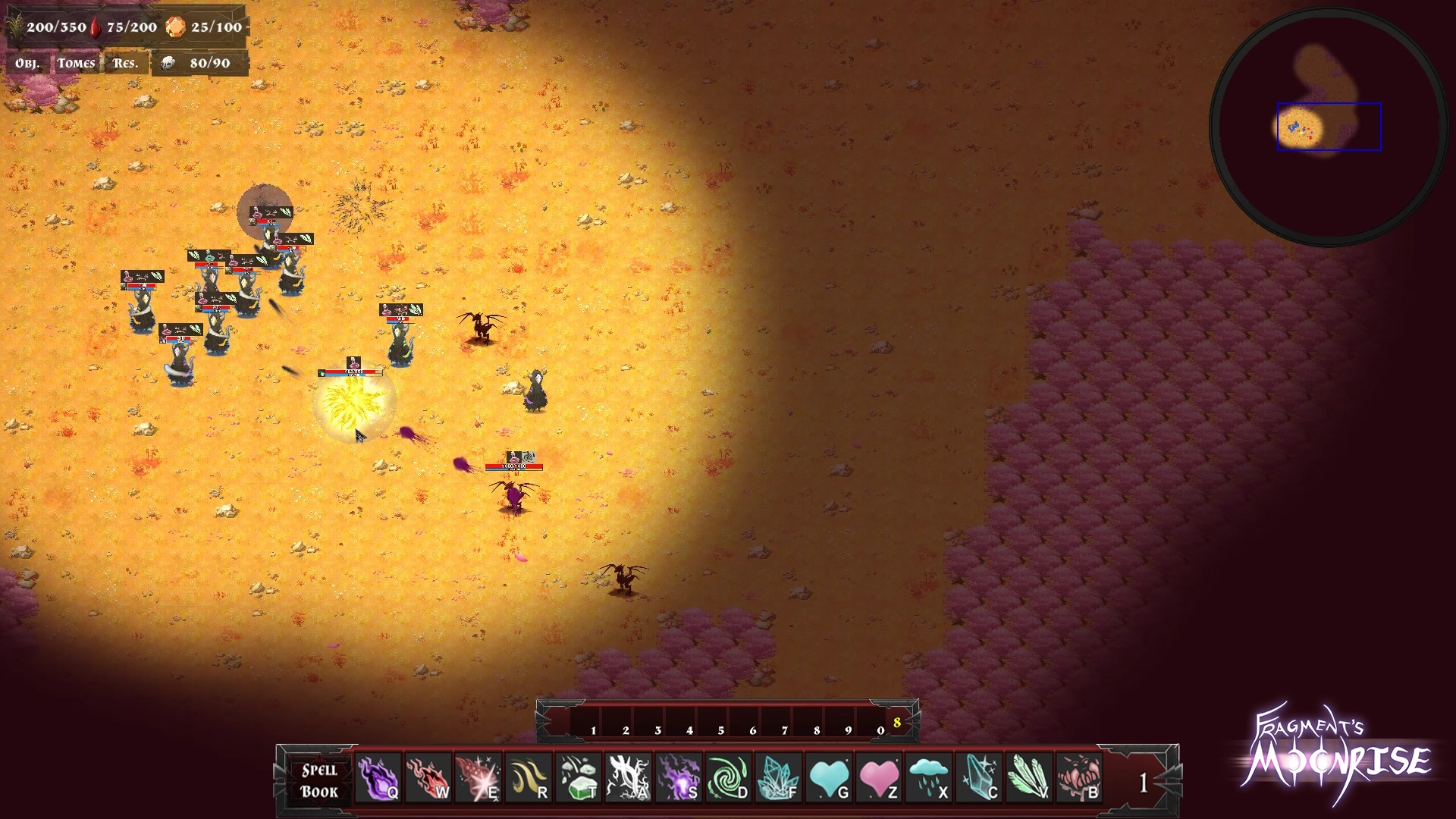This screenshot has height=819, width=1456.
Task: Use the sparkling red burst spell (E)
Action: pos(478,779)
